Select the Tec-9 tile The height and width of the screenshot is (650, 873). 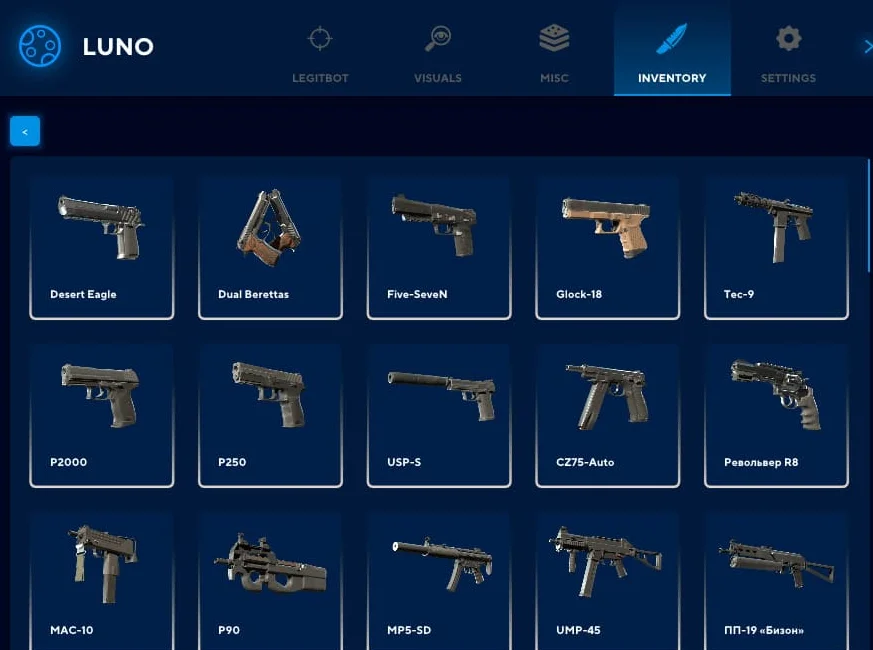point(776,247)
